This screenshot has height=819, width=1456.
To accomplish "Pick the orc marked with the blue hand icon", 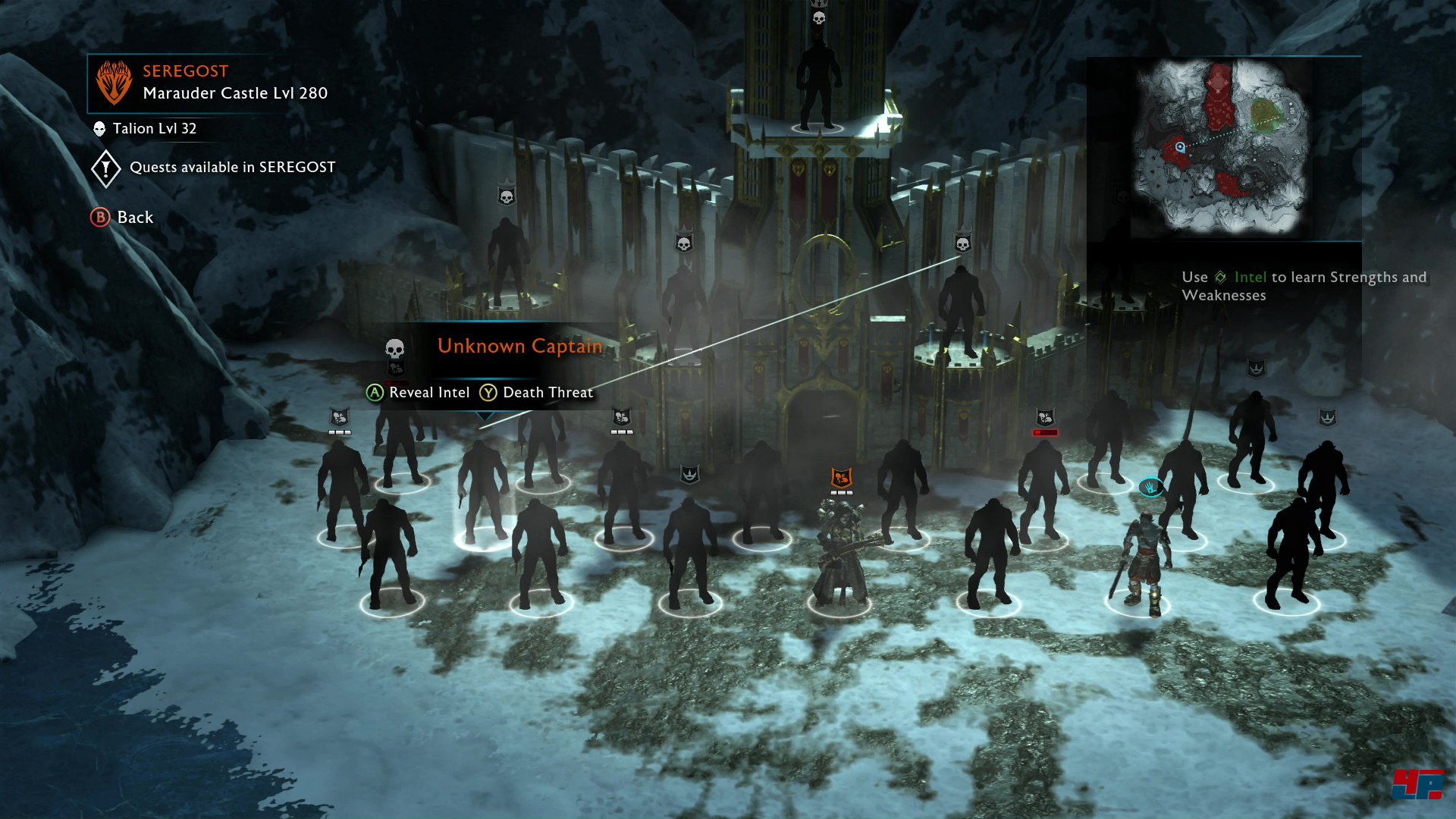I will (1143, 561).
